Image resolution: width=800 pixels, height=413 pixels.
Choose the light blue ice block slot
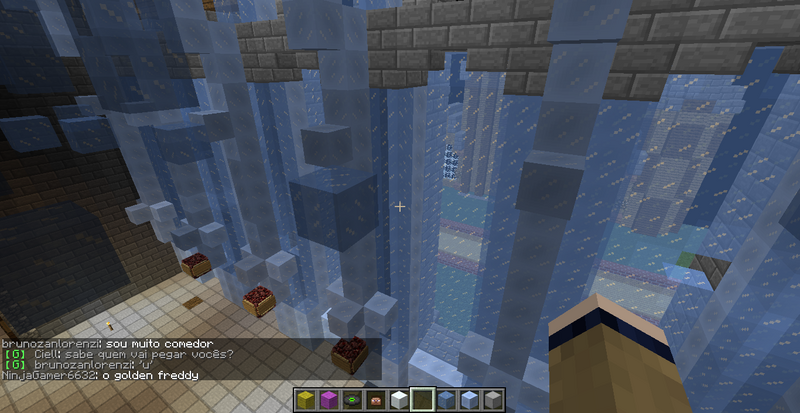pos(469,400)
